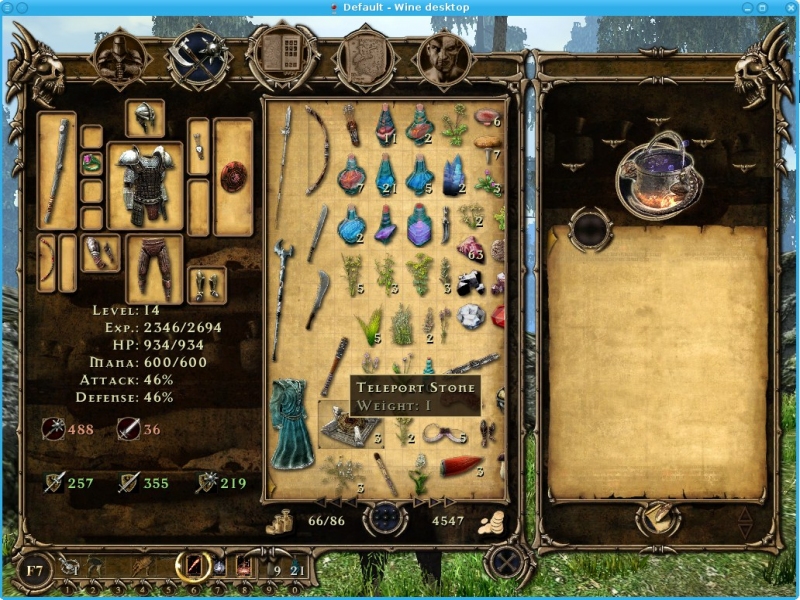800x600 pixels.
Task: Open the character skills tab with the armored bust
Action: click(120, 57)
